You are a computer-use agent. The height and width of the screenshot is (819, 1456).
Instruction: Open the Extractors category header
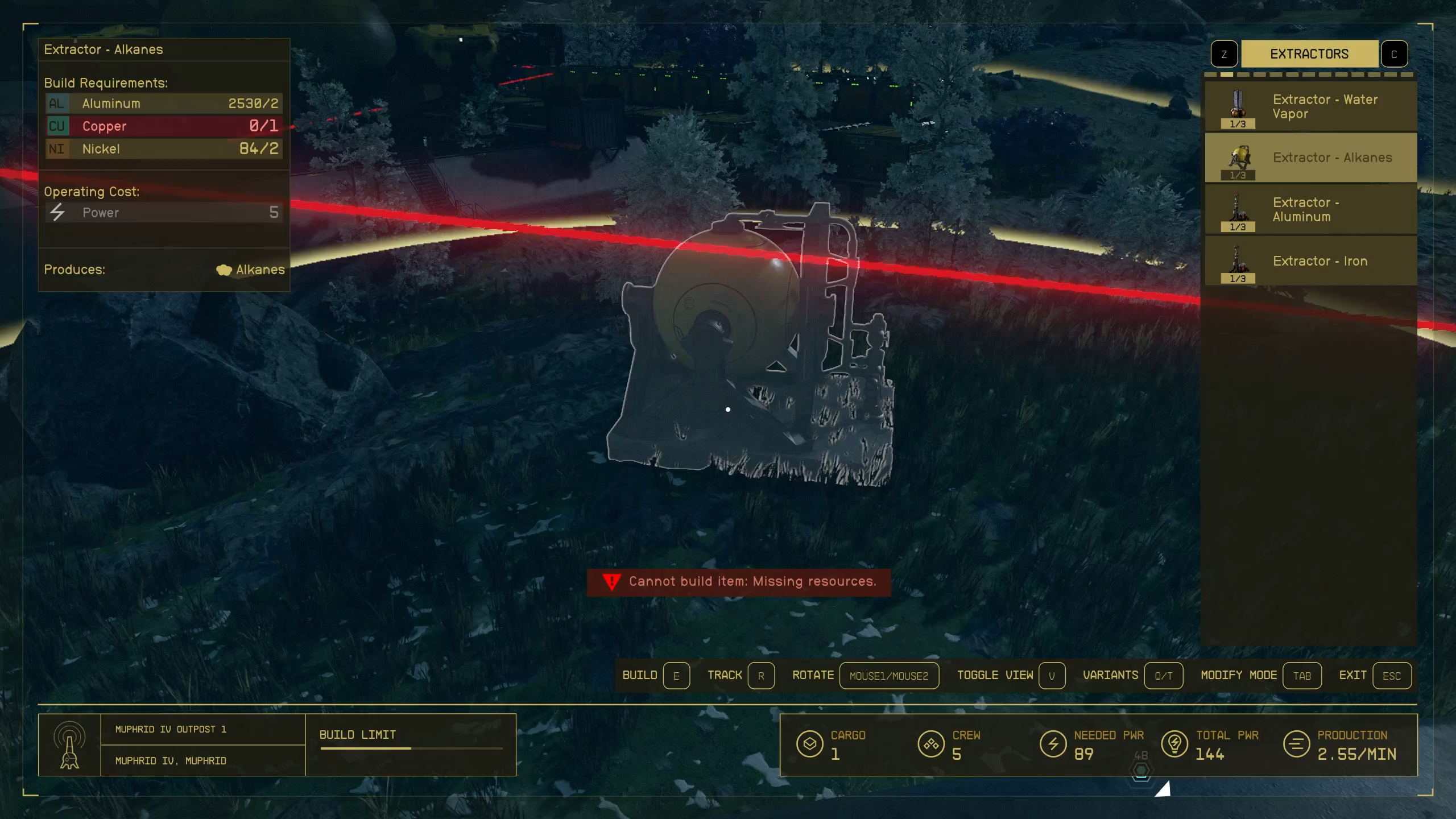pyautogui.click(x=1309, y=54)
